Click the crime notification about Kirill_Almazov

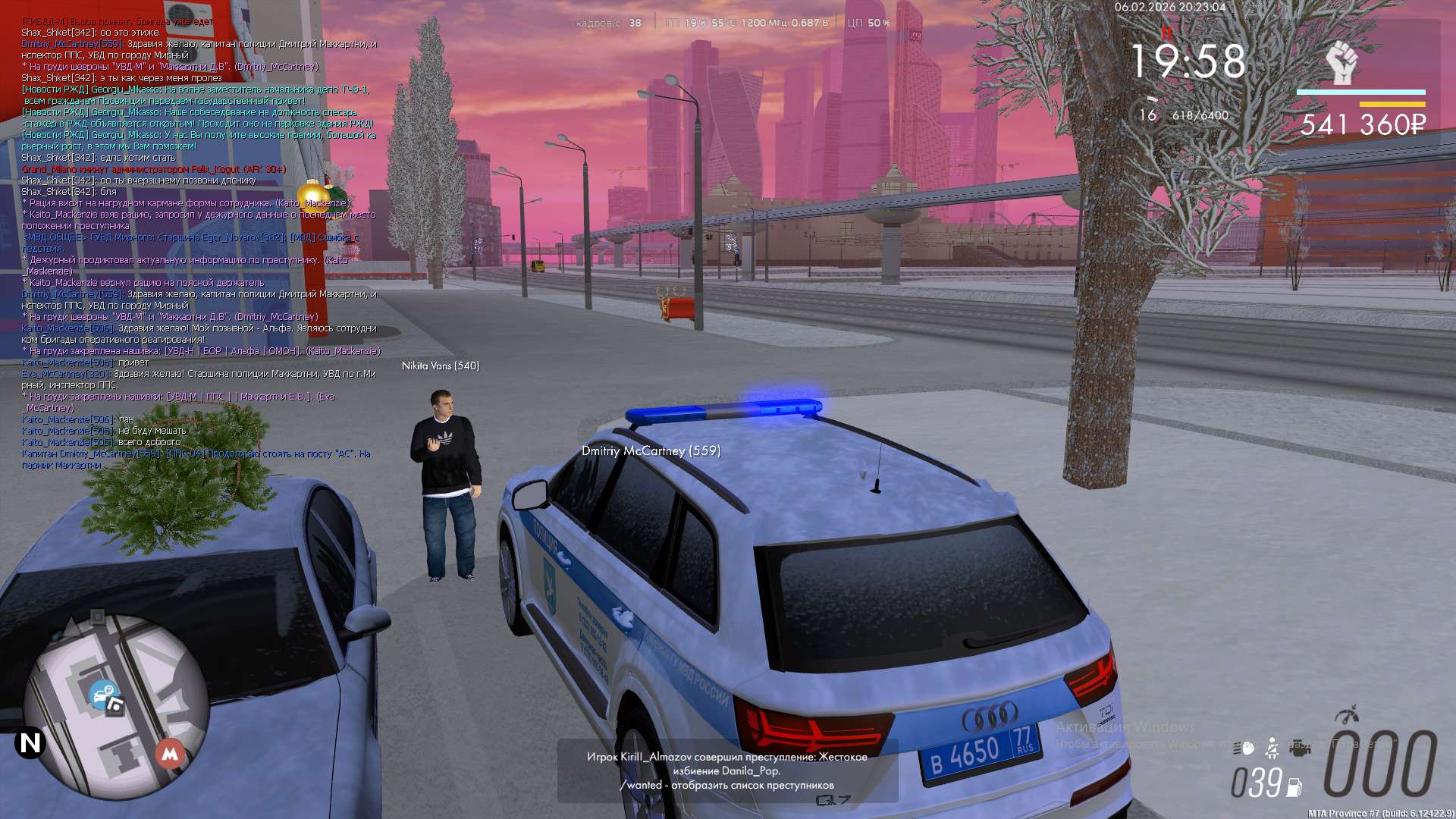[x=727, y=770]
